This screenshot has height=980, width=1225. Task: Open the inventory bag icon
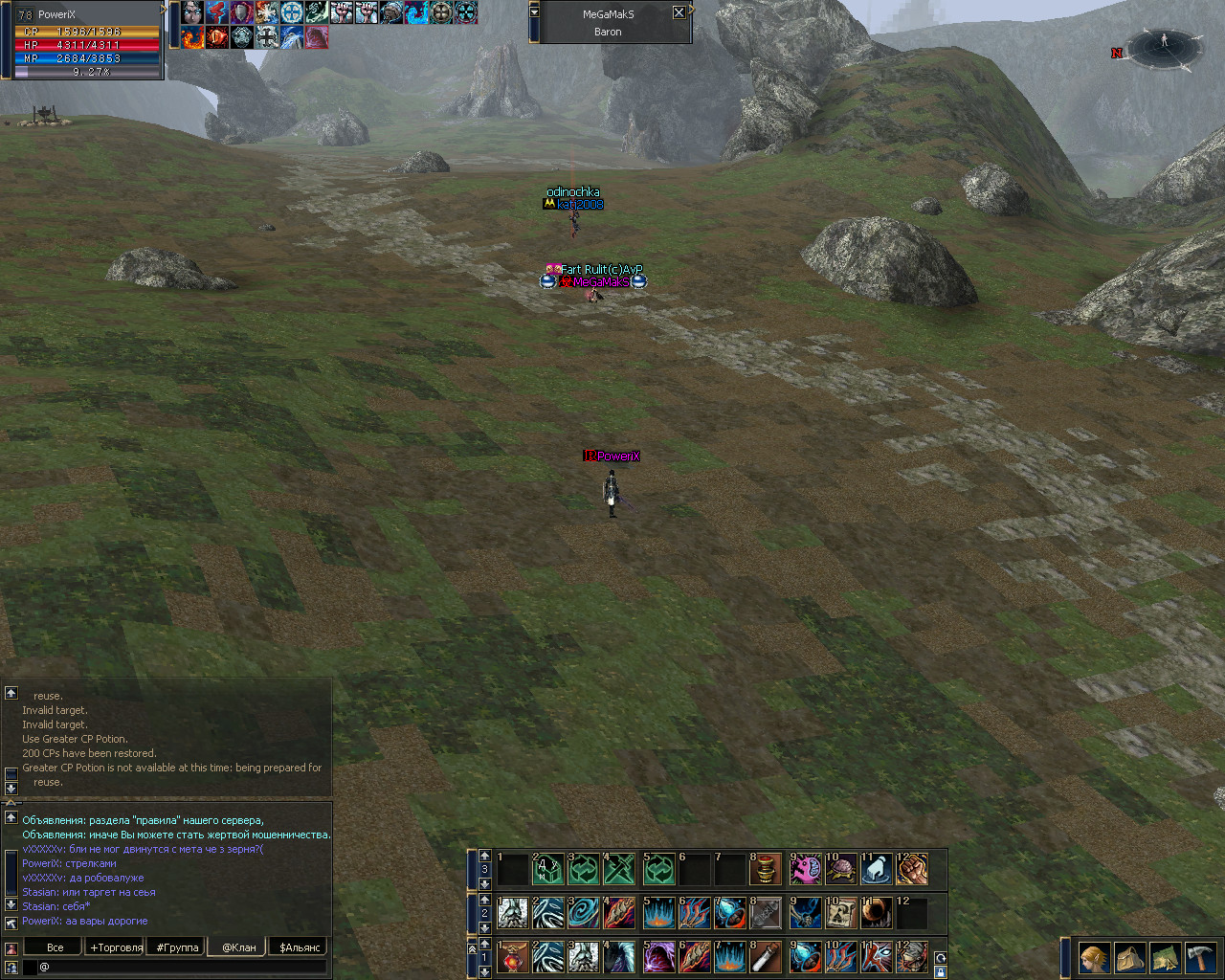[1130, 957]
